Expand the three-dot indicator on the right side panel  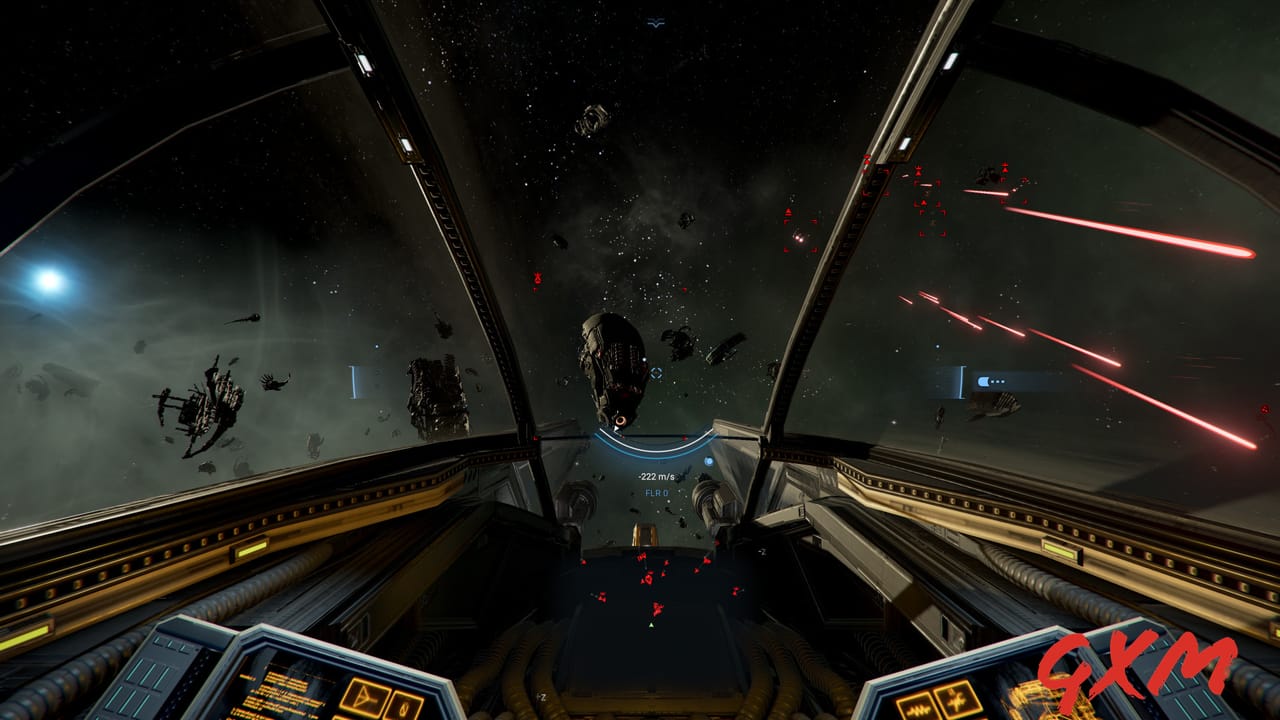pyautogui.click(x=1000, y=381)
